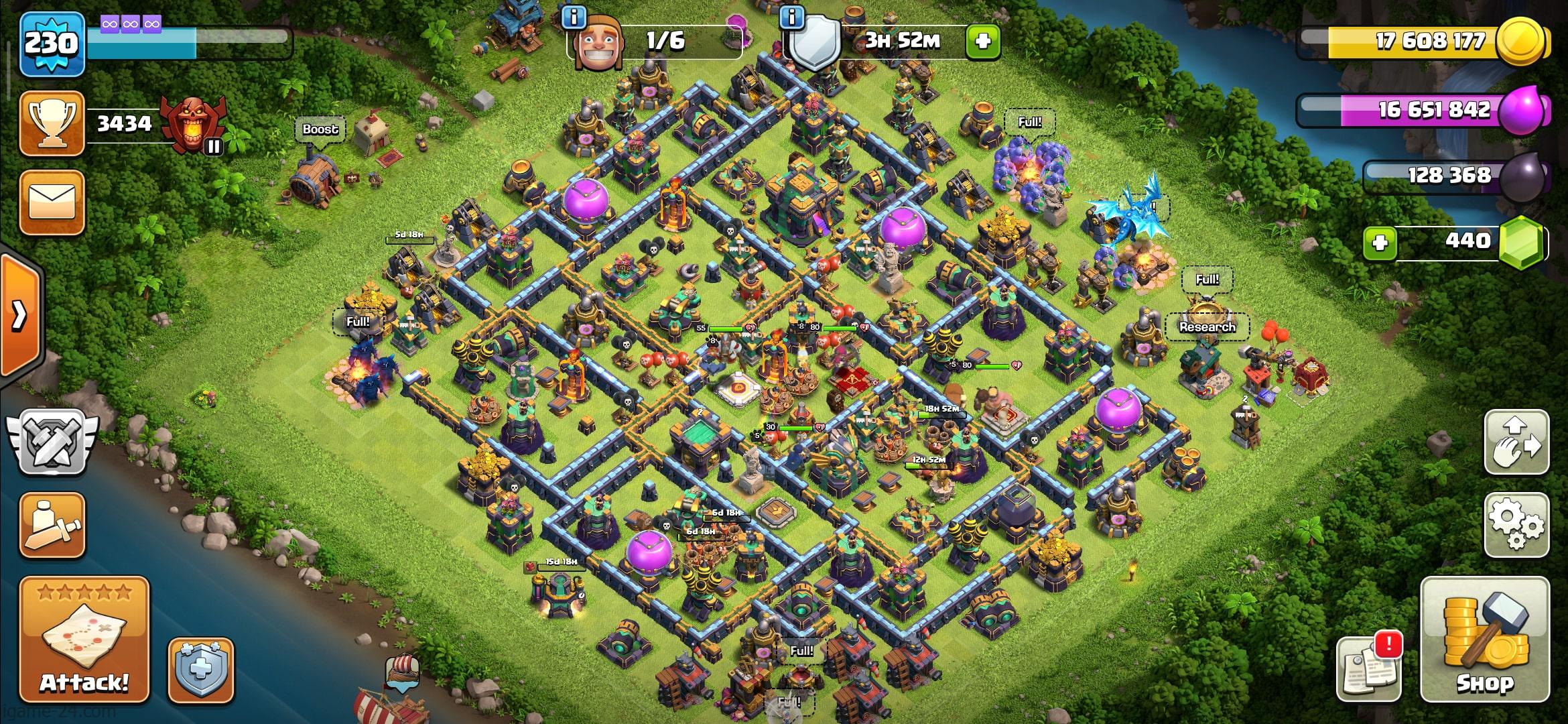Open the army sword overview button

tap(52, 525)
